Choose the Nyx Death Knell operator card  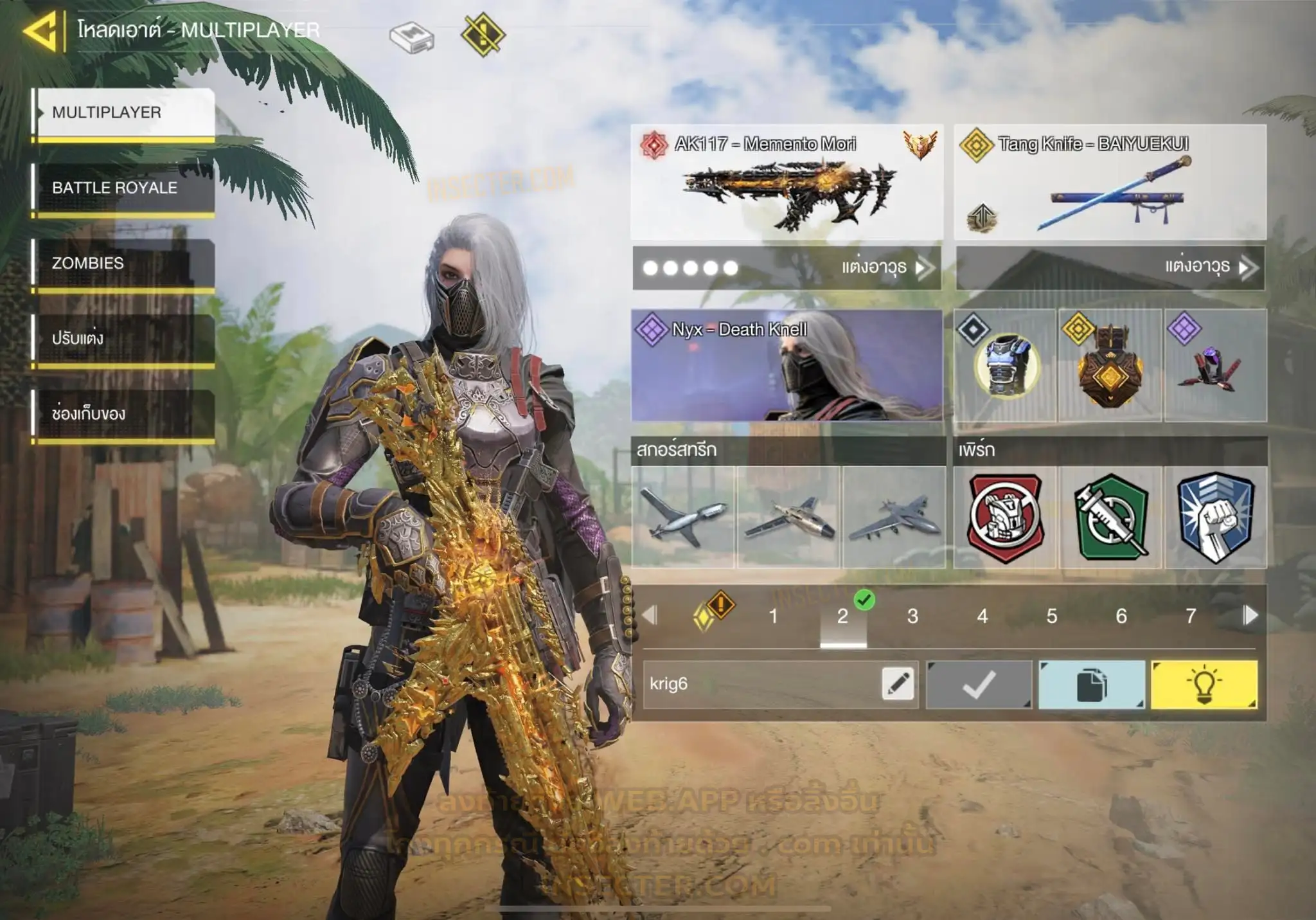point(787,365)
